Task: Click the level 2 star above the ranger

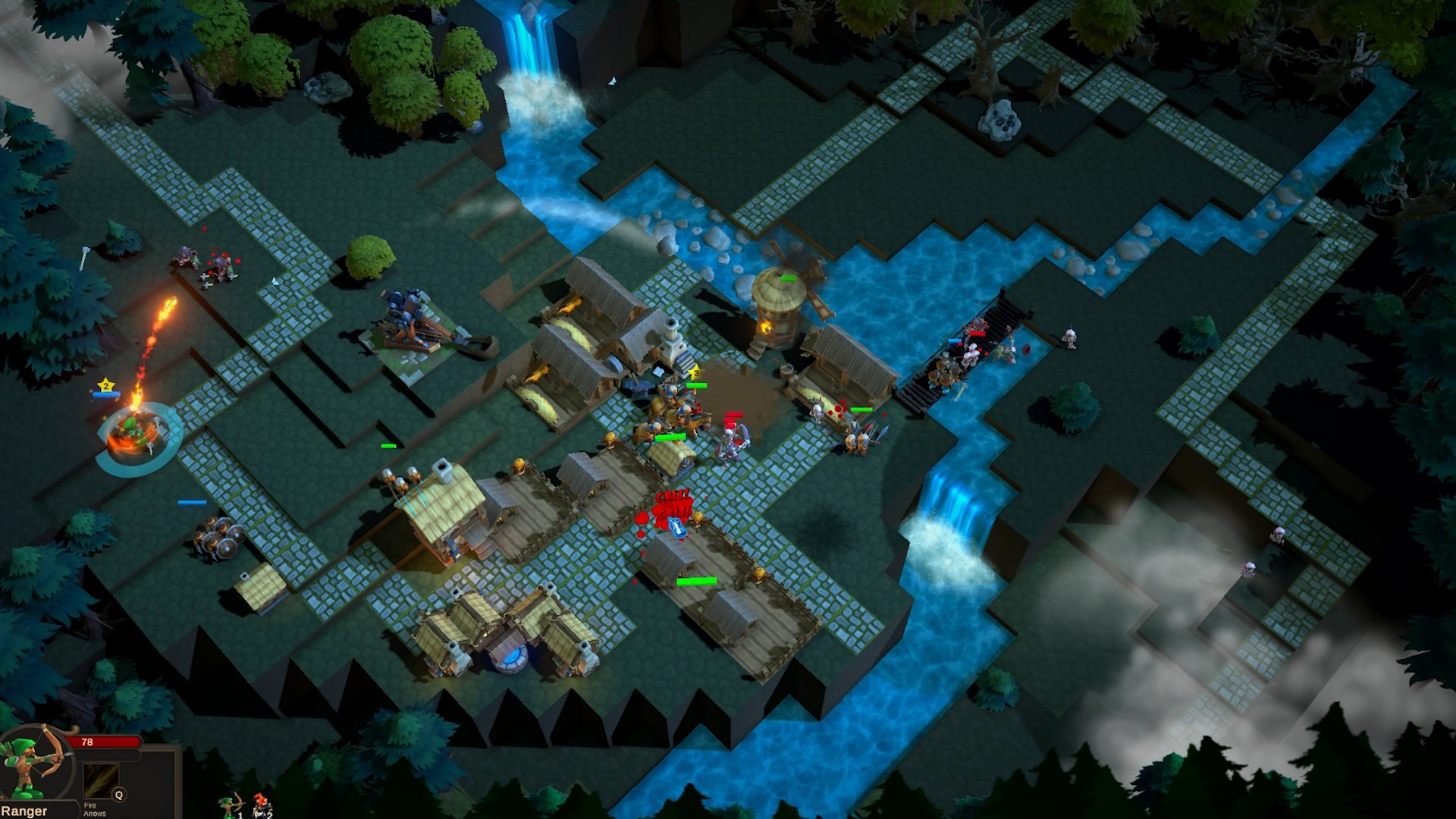Action: pyautogui.click(x=105, y=385)
